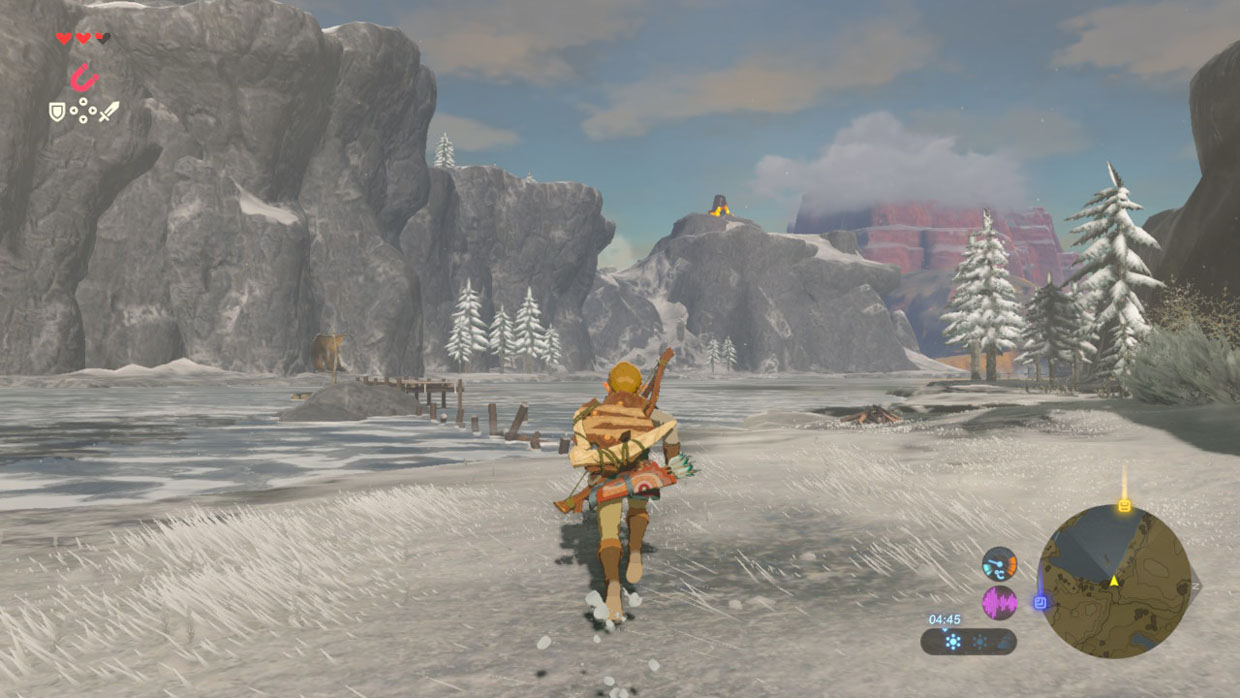
Task: Choose the sword quick-select icon
Action: coord(108,111)
